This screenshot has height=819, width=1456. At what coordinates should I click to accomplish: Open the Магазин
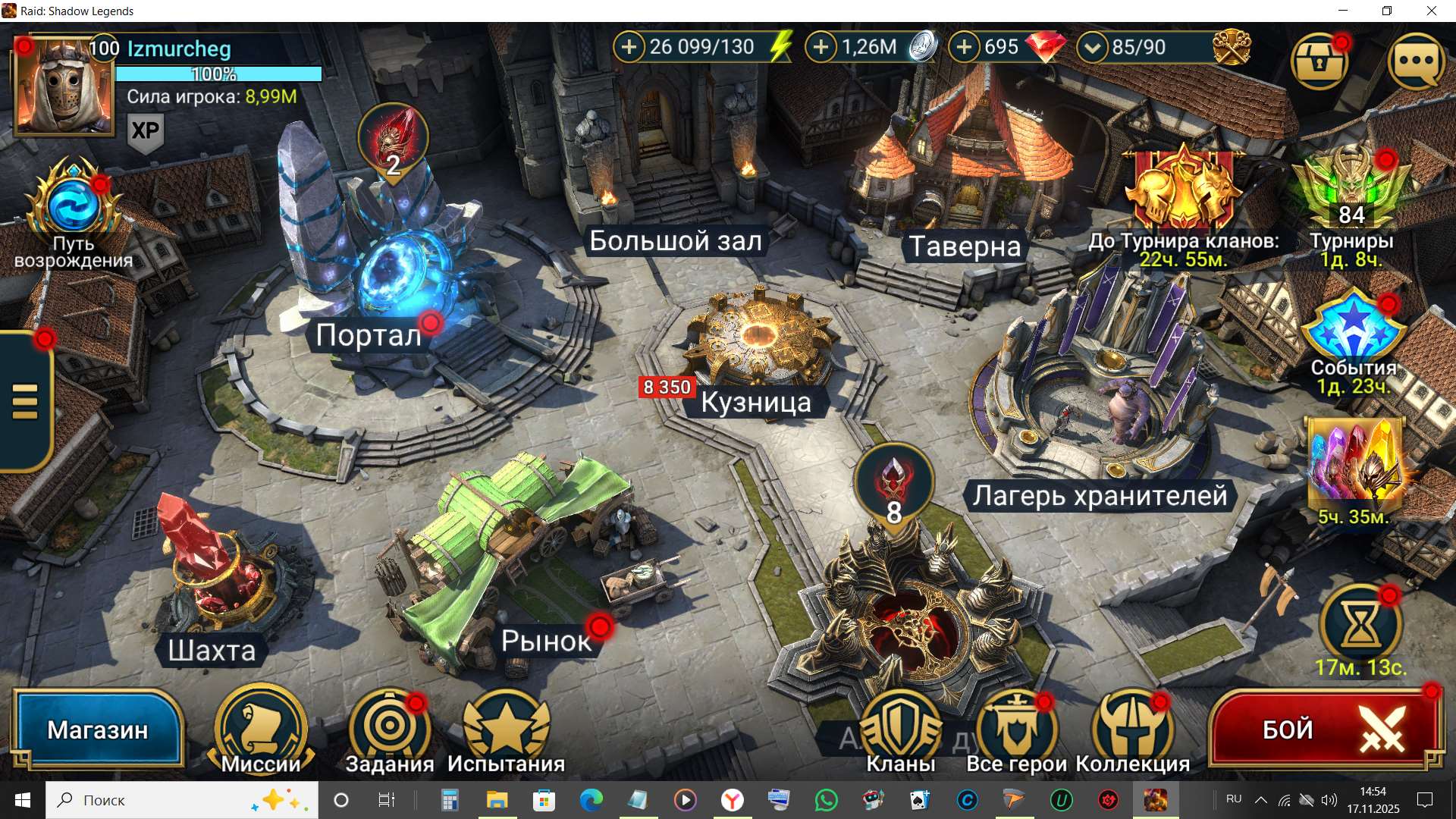[97, 728]
